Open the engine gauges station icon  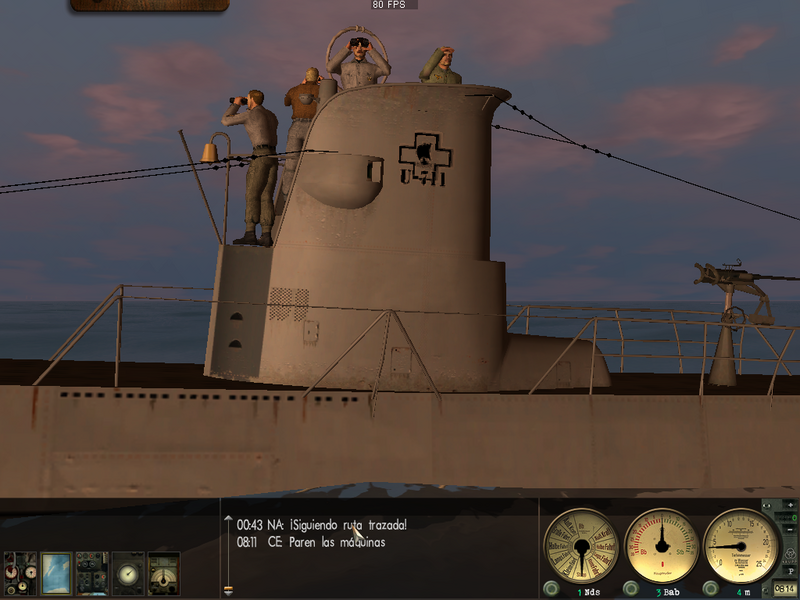19,573
